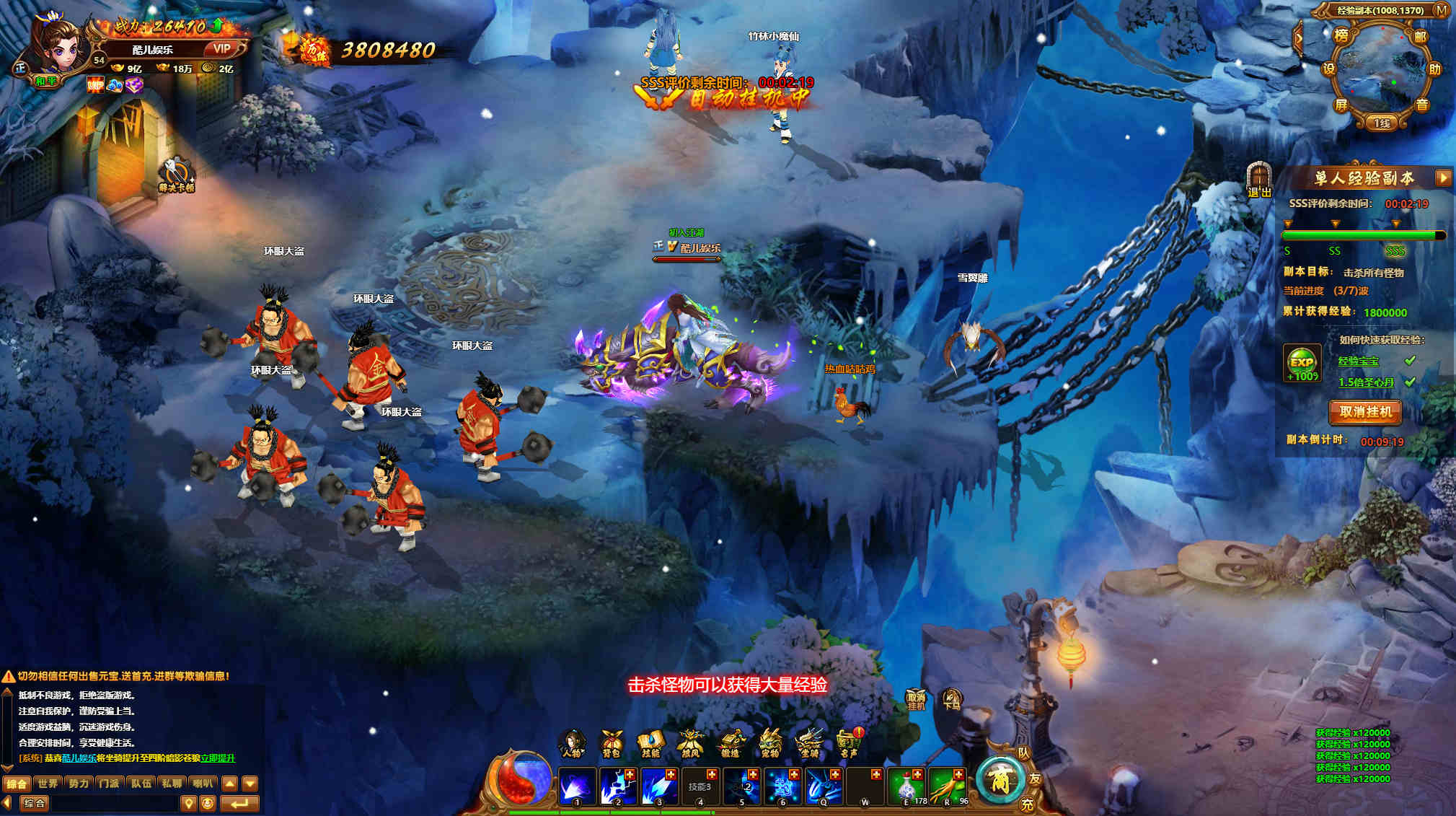The image size is (1456, 816).
Task: Open the world map with M button
Action: pyautogui.click(x=1441, y=10)
